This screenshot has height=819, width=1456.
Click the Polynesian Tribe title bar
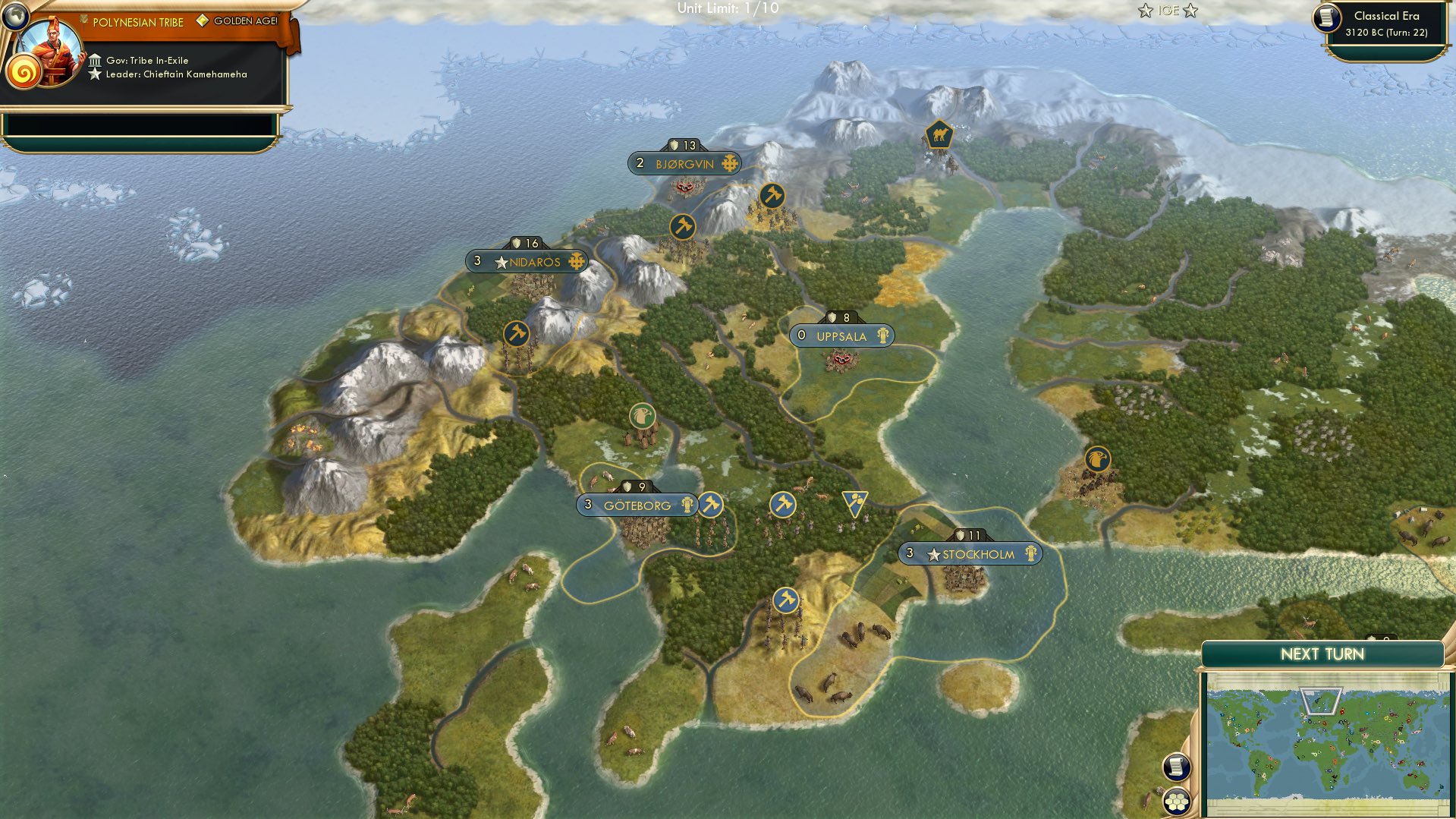tap(137, 22)
